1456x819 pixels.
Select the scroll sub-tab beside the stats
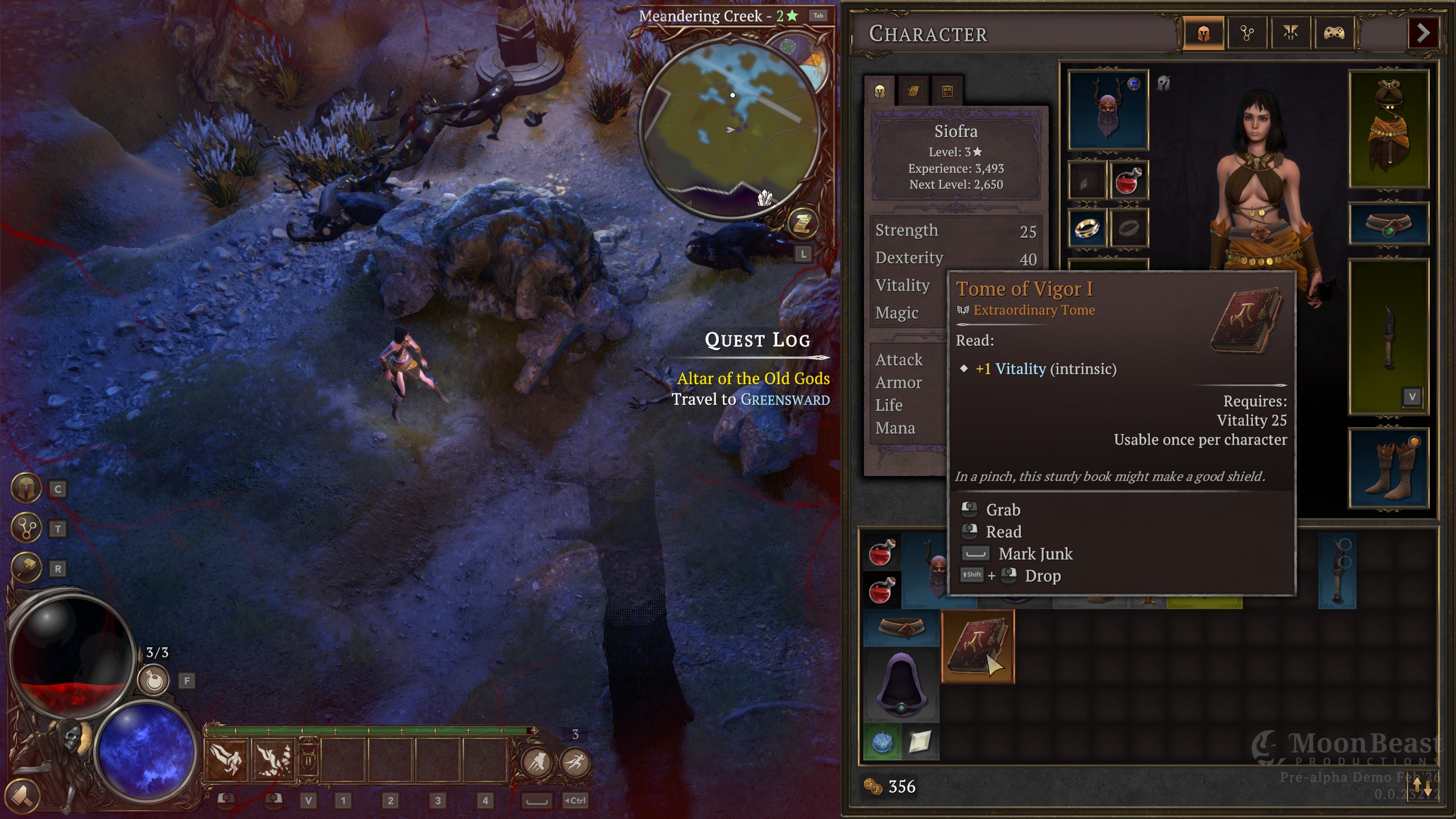coord(913,91)
